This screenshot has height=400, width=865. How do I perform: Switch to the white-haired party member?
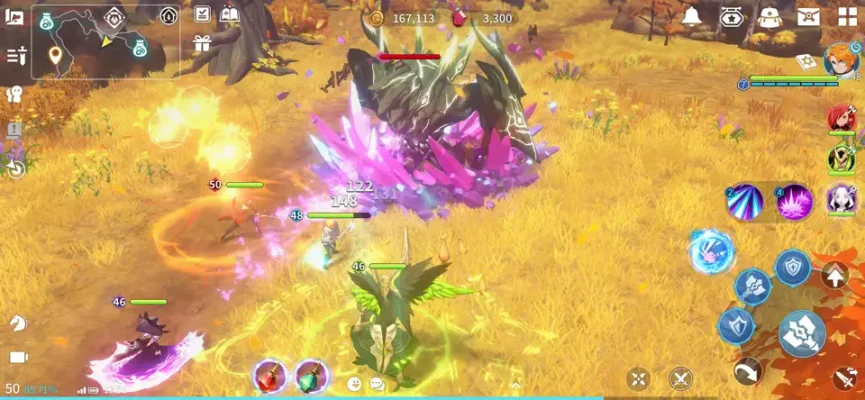click(x=842, y=198)
